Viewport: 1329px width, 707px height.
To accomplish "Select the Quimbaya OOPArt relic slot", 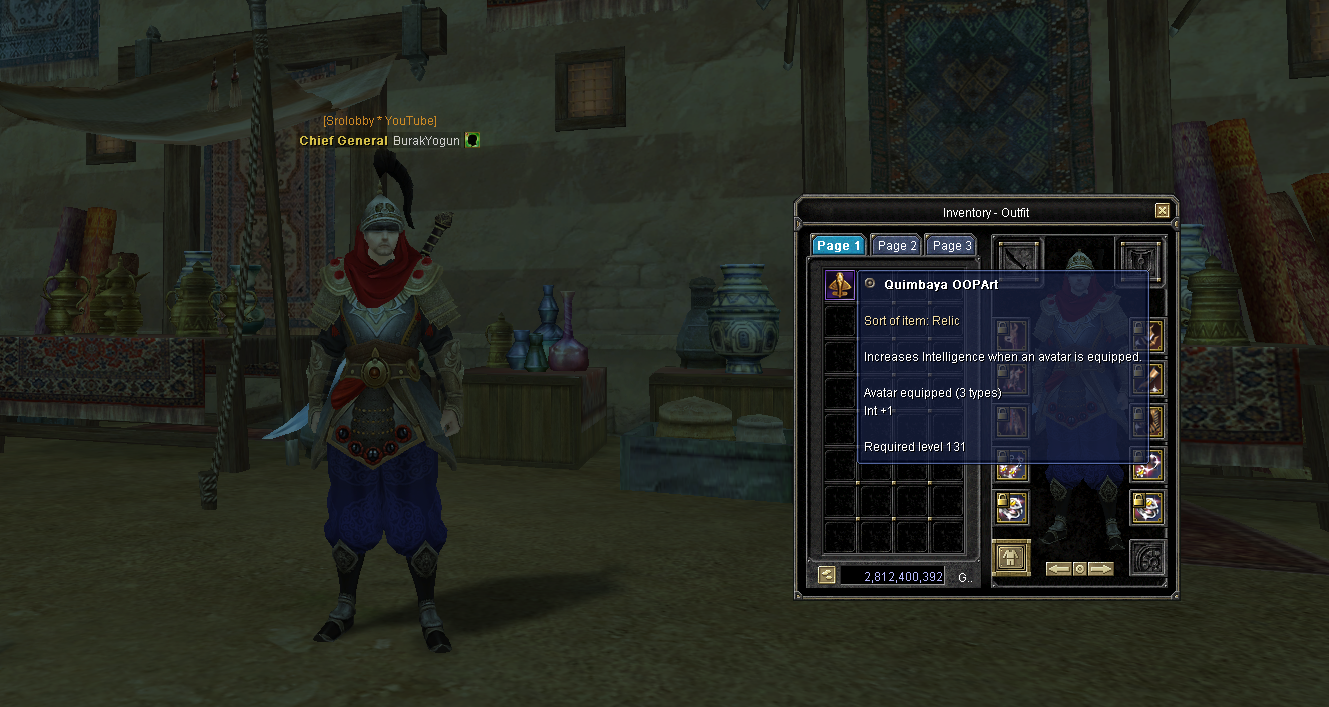I will pyautogui.click(x=839, y=285).
